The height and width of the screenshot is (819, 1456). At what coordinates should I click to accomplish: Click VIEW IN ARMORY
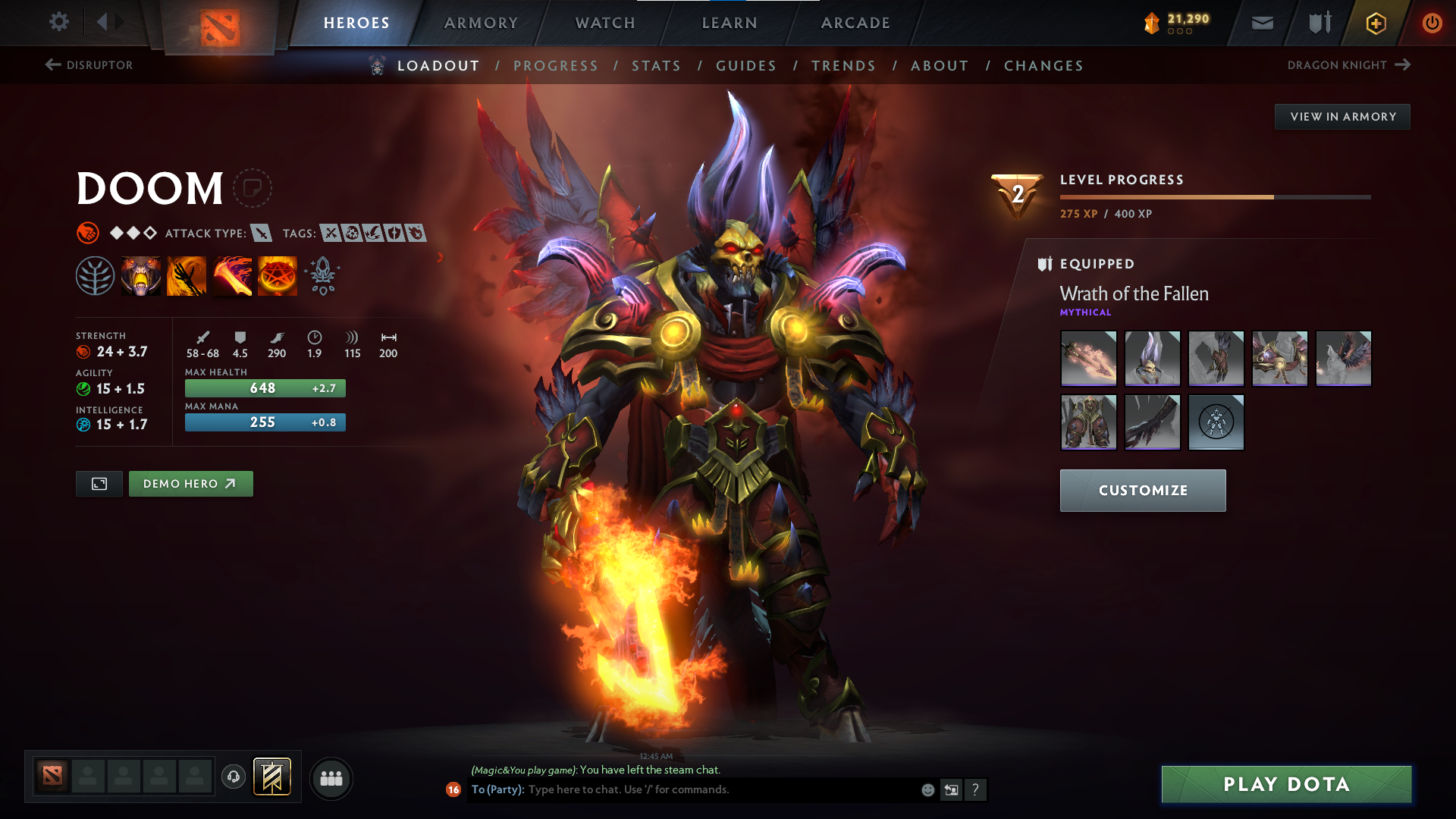(1342, 116)
